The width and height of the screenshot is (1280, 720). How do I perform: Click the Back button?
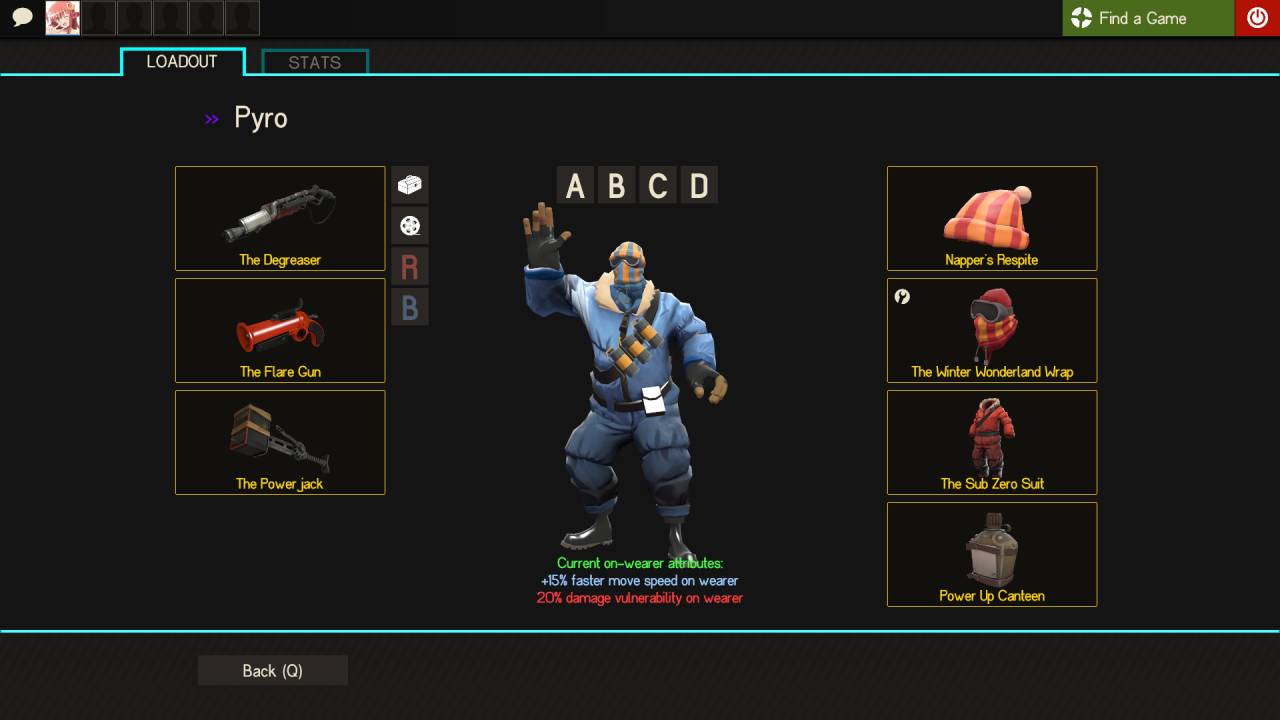[273, 671]
